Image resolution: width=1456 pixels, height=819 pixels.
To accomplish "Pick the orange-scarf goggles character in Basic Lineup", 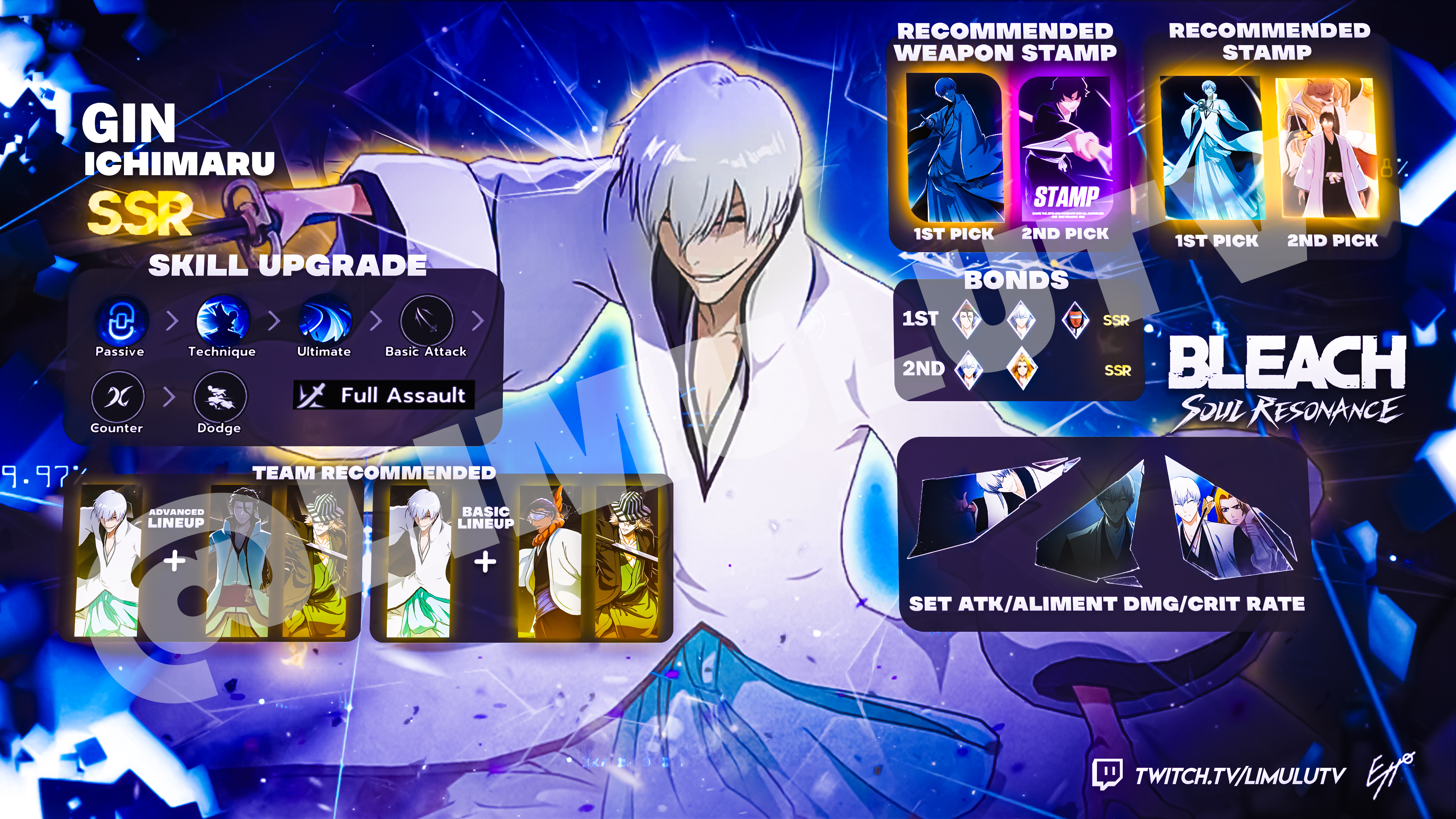I will pyautogui.click(x=549, y=561).
